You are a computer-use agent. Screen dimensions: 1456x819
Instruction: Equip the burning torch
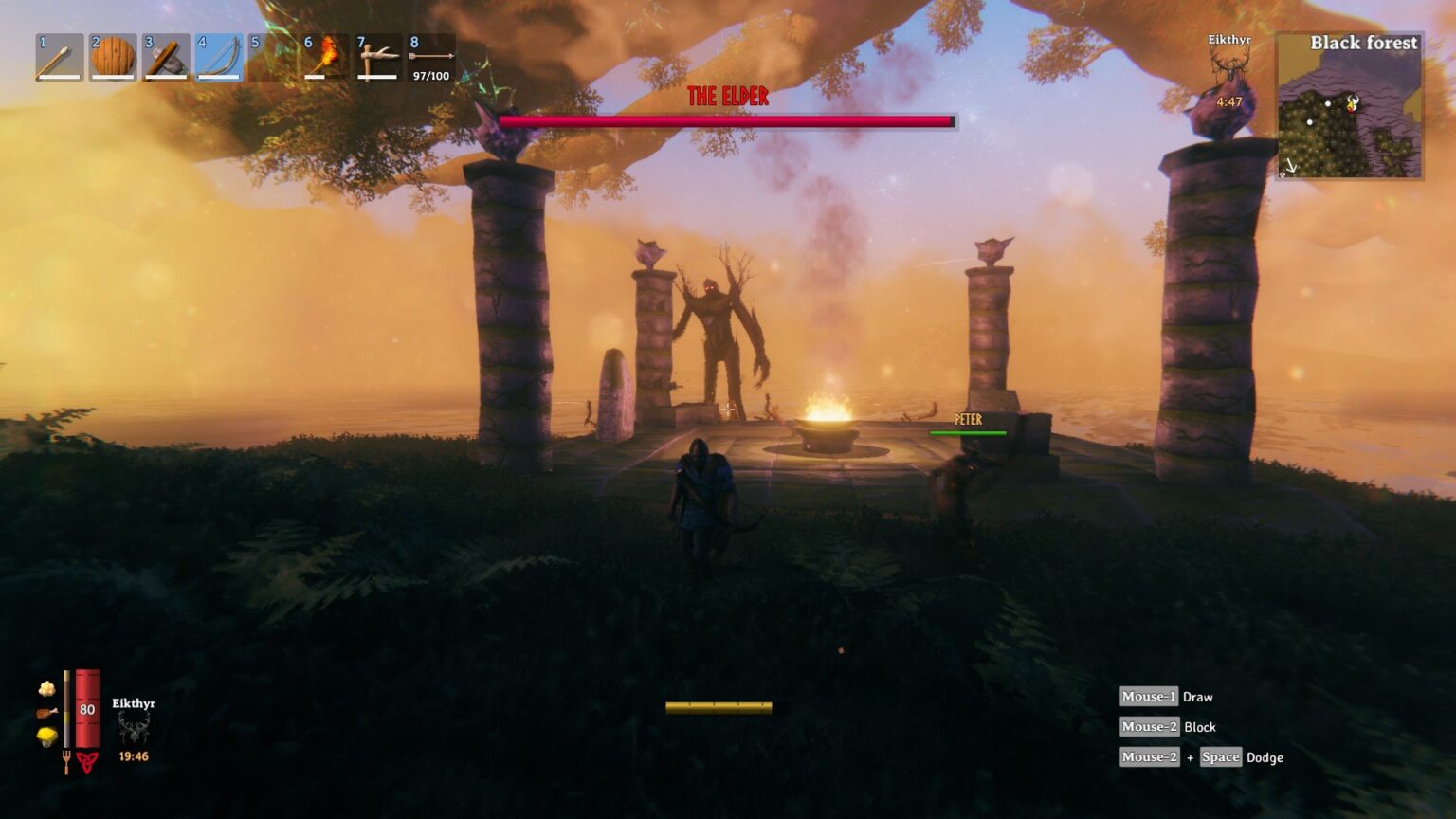(324, 58)
